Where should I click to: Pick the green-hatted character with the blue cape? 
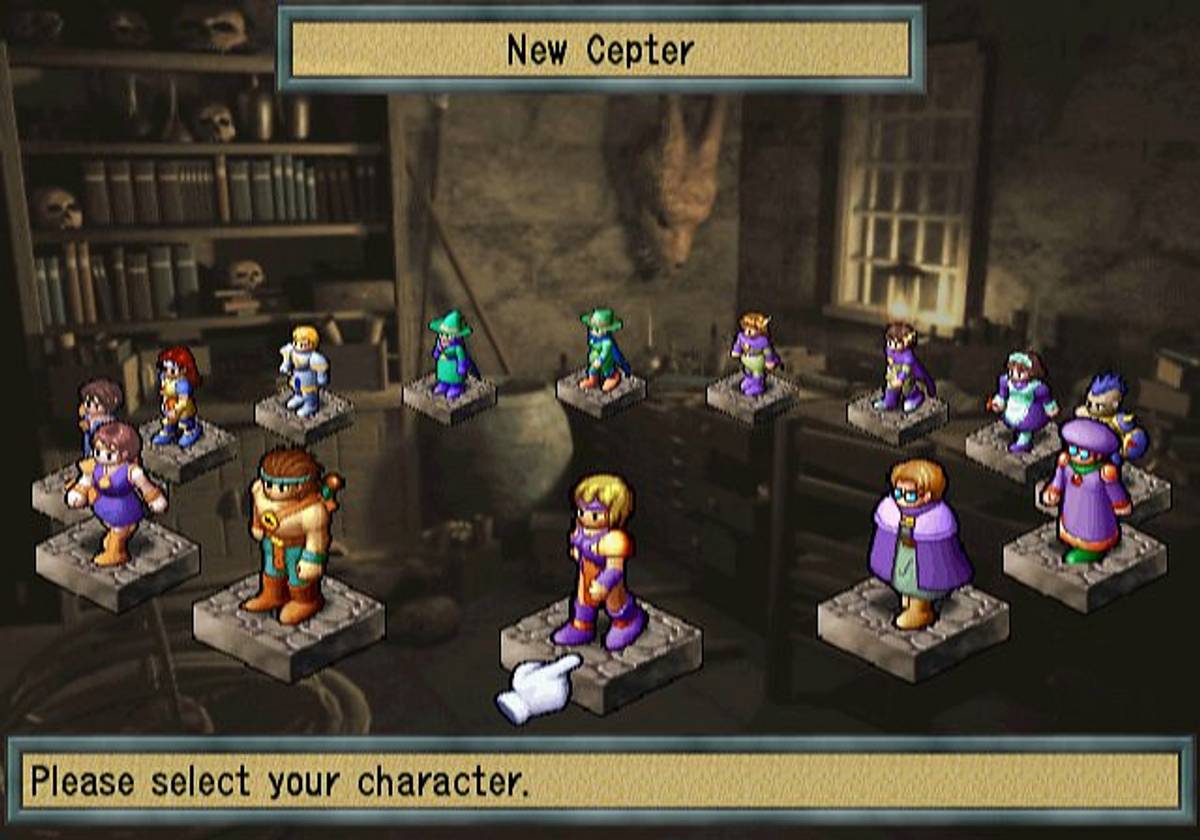(x=602, y=349)
